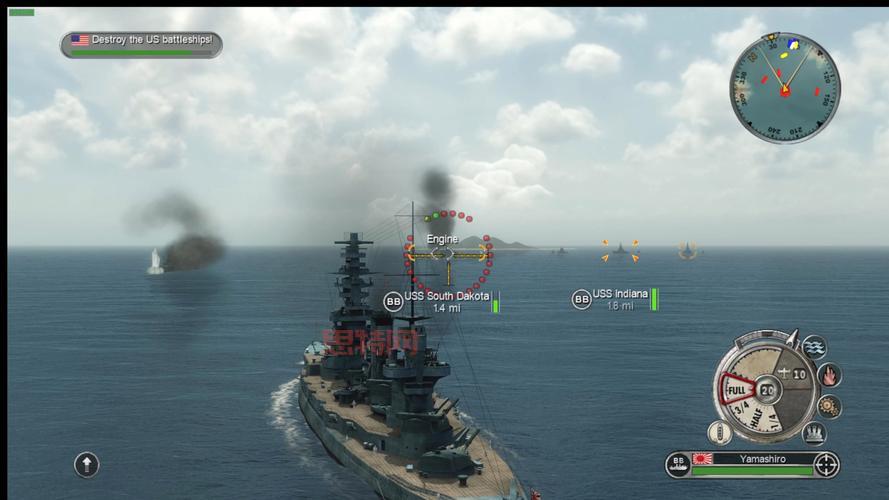Select the gun turret weapon icon
Viewport: 889px width, 500px height.
click(815, 432)
